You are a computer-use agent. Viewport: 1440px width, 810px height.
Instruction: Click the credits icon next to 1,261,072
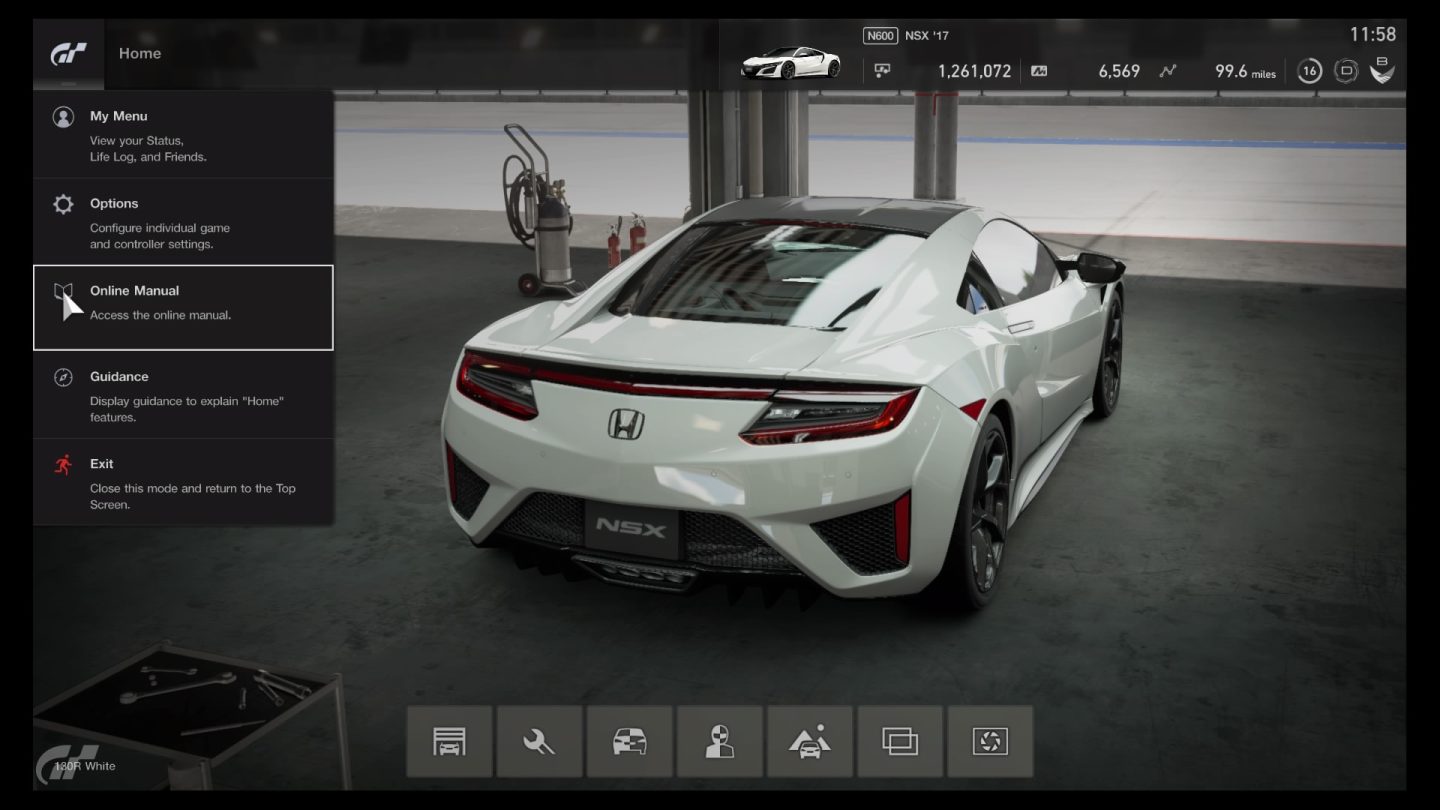click(x=883, y=71)
